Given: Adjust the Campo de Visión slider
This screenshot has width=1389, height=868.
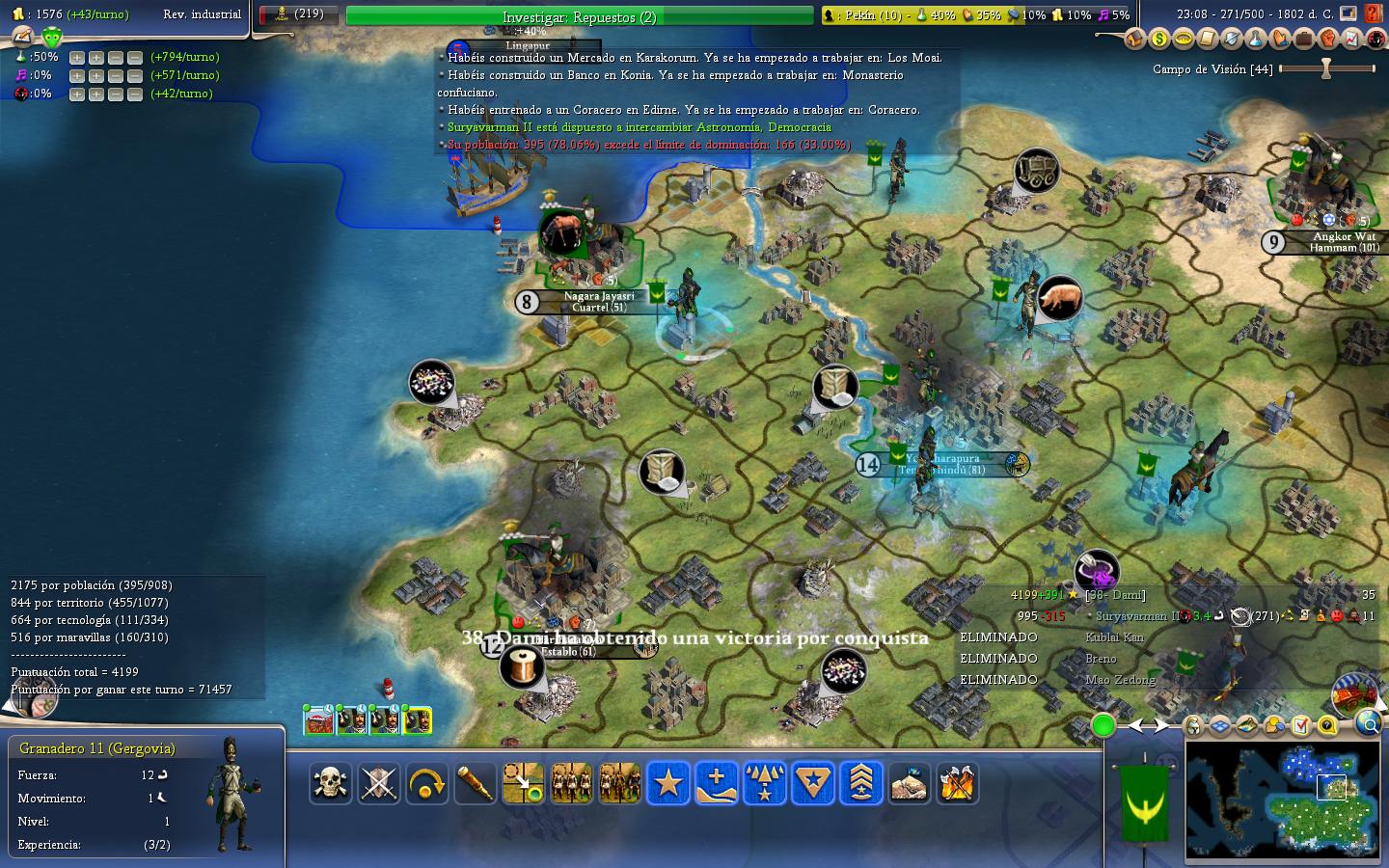Looking at the screenshot, I should click(x=1326, y=68).
